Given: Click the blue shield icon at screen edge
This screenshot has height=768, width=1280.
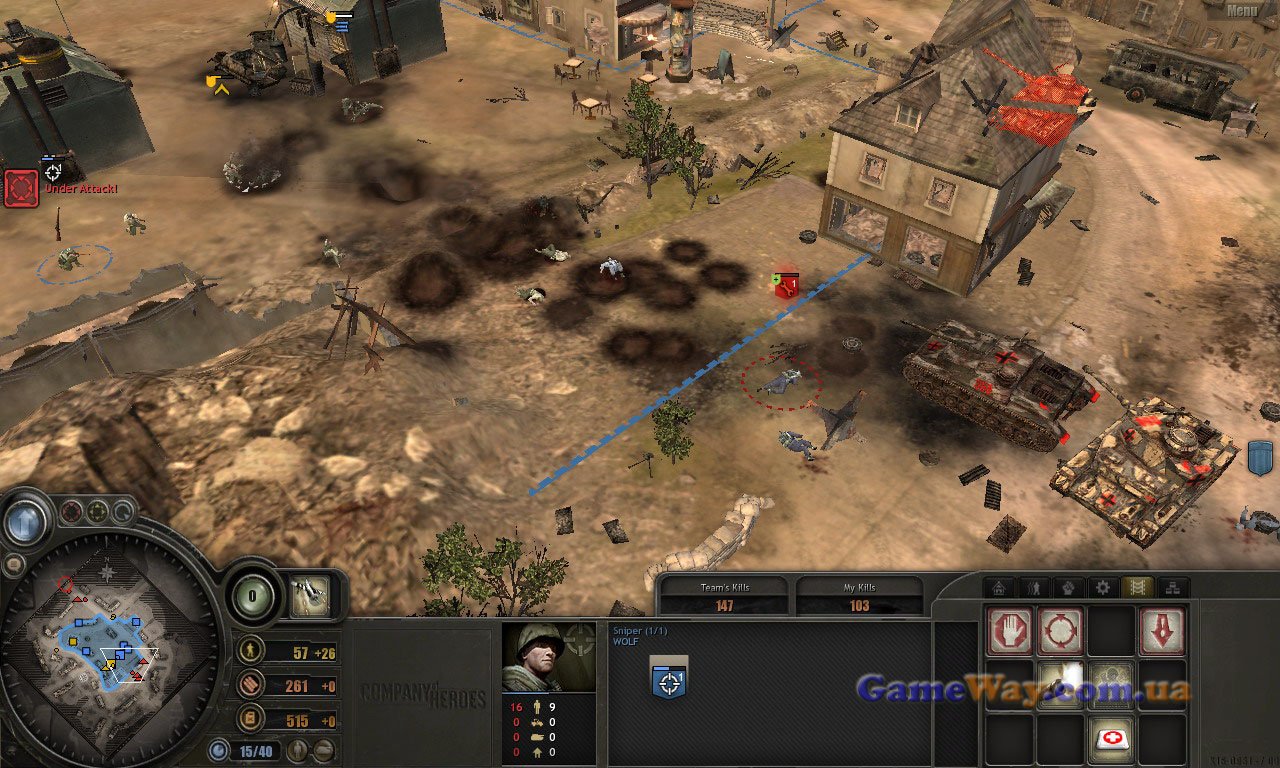Looking at the screenshot, I should pos(1261,457).
